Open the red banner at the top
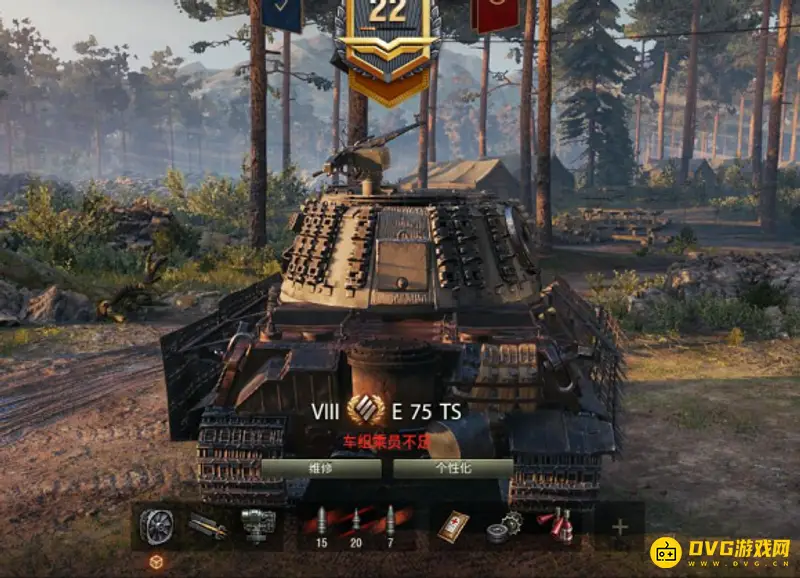 [496, 12]
